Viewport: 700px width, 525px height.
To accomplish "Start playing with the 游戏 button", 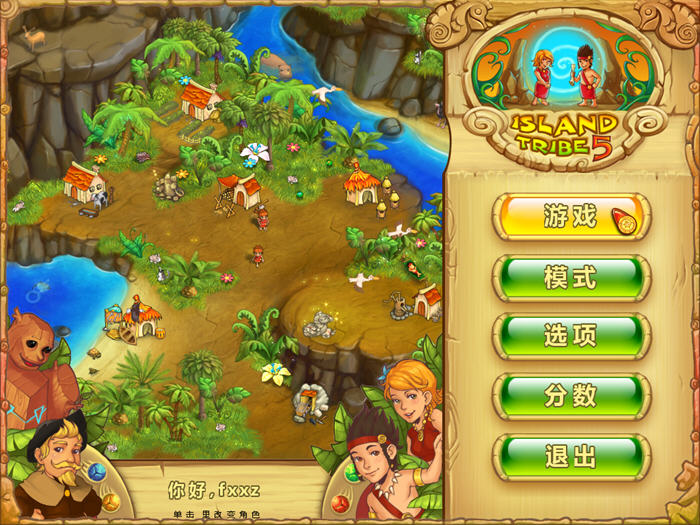I will click(570, 217).
